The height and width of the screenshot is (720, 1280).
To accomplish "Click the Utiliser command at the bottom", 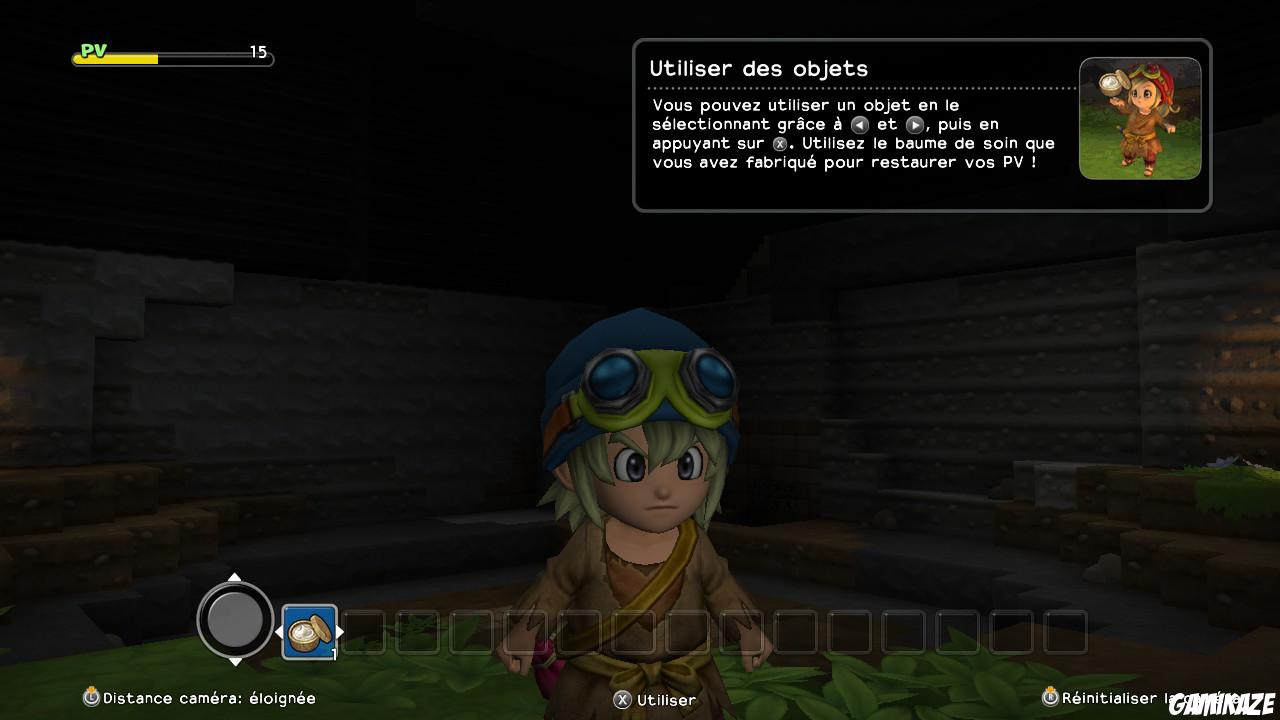I will pyautogui.click(x=668, y=700).
